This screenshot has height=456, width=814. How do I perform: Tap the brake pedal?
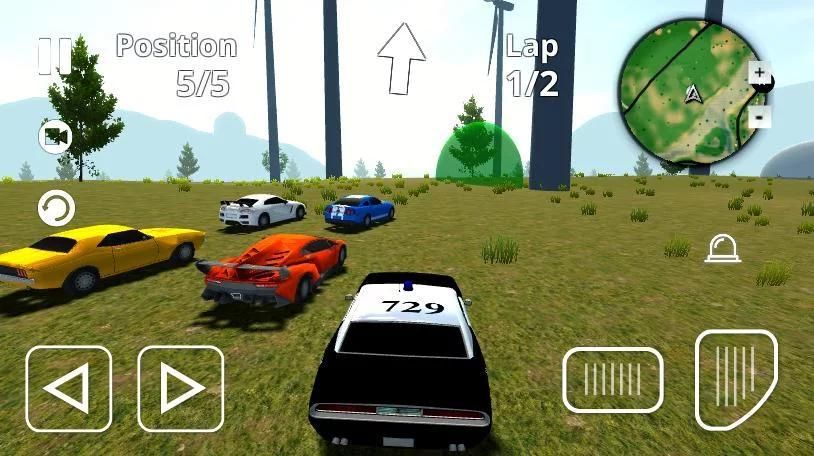[x=612, y=379]
